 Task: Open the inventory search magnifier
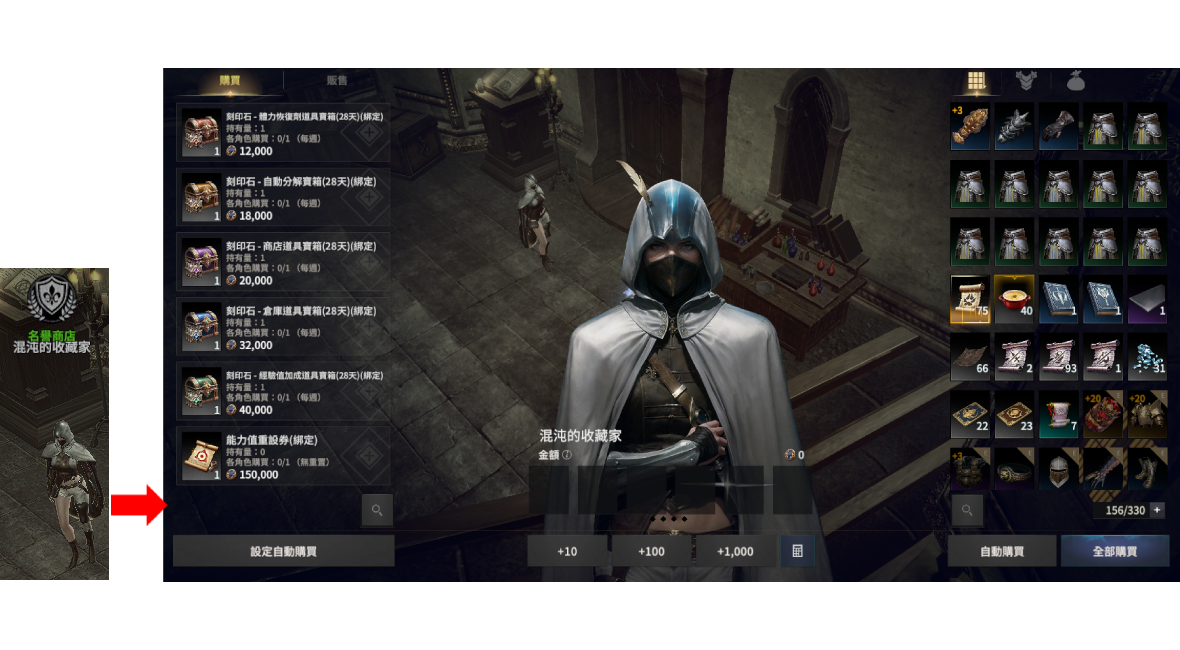(967, 510)
